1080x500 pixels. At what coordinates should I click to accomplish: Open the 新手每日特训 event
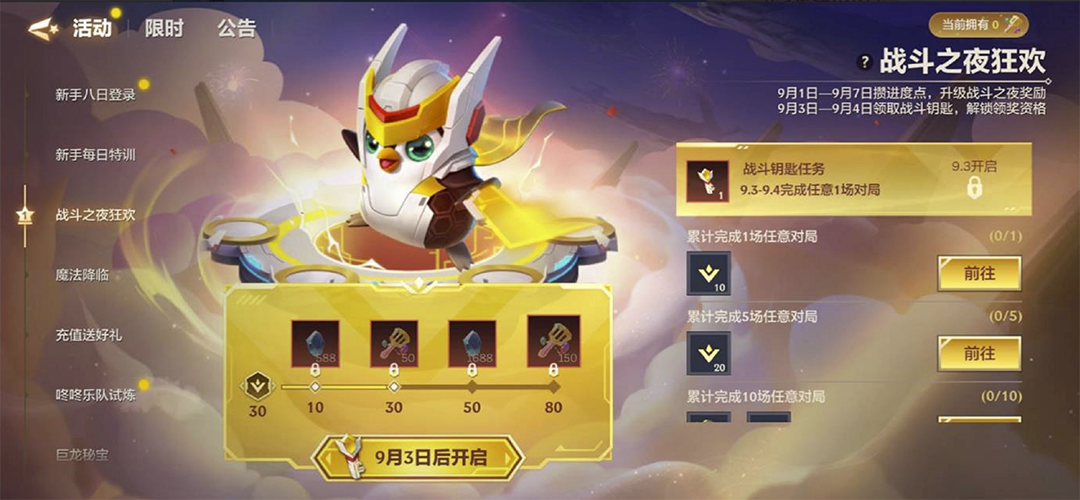pos(95,155)
